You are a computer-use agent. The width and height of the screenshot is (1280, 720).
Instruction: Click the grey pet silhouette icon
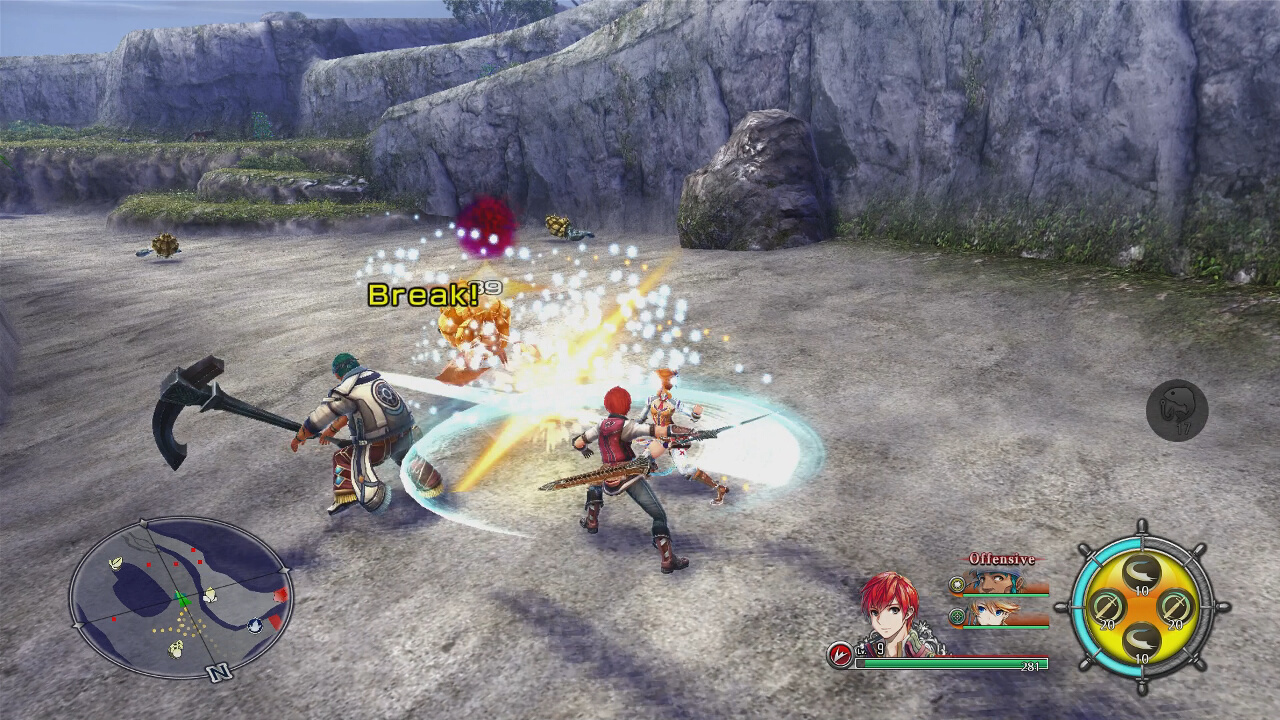(1180, 408)
